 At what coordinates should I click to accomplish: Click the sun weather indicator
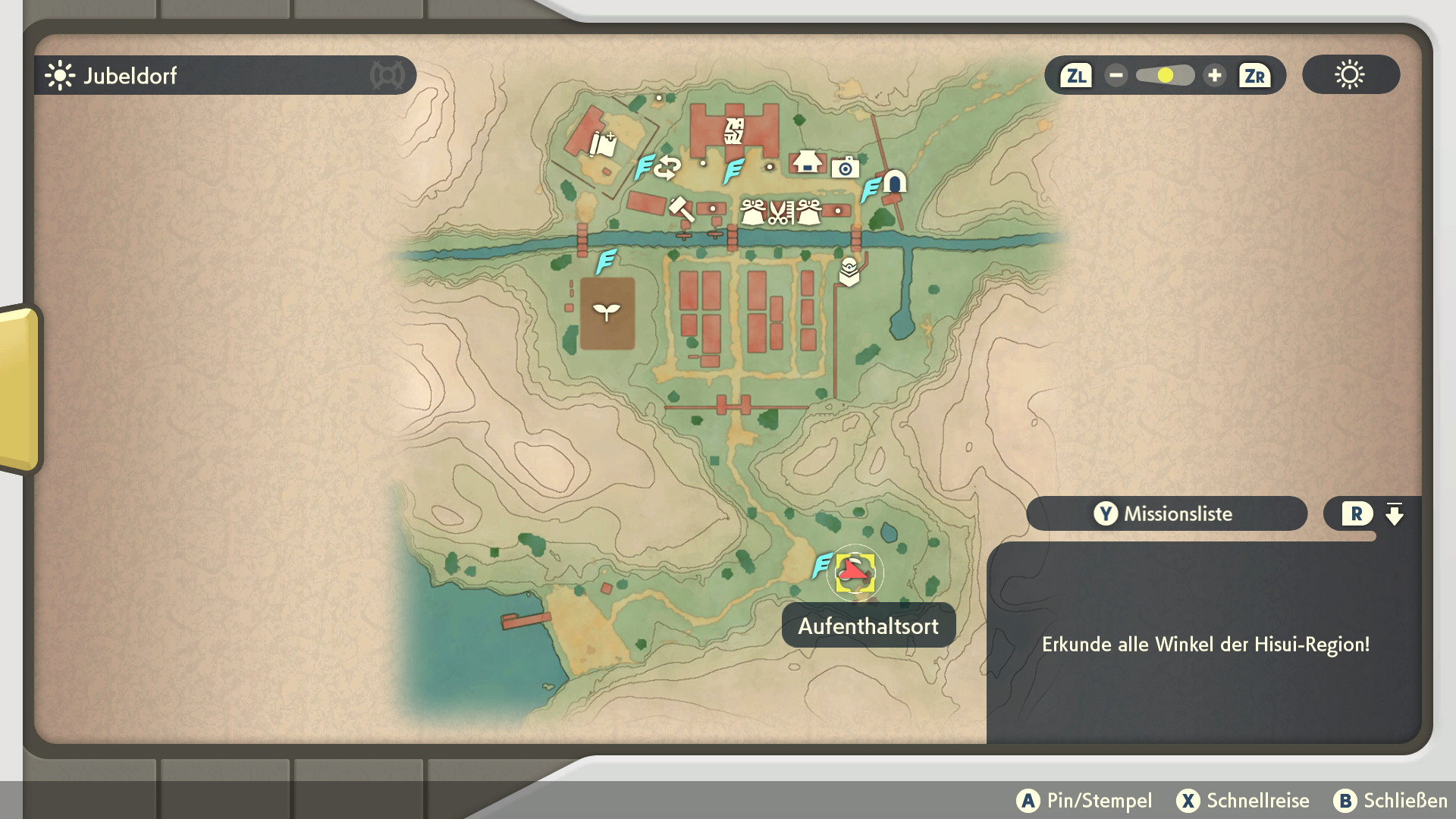[x=1350, y=75]
